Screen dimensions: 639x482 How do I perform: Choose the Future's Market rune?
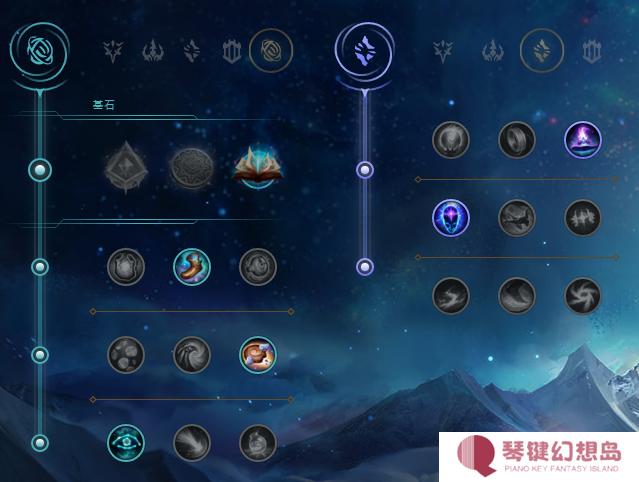126,354
